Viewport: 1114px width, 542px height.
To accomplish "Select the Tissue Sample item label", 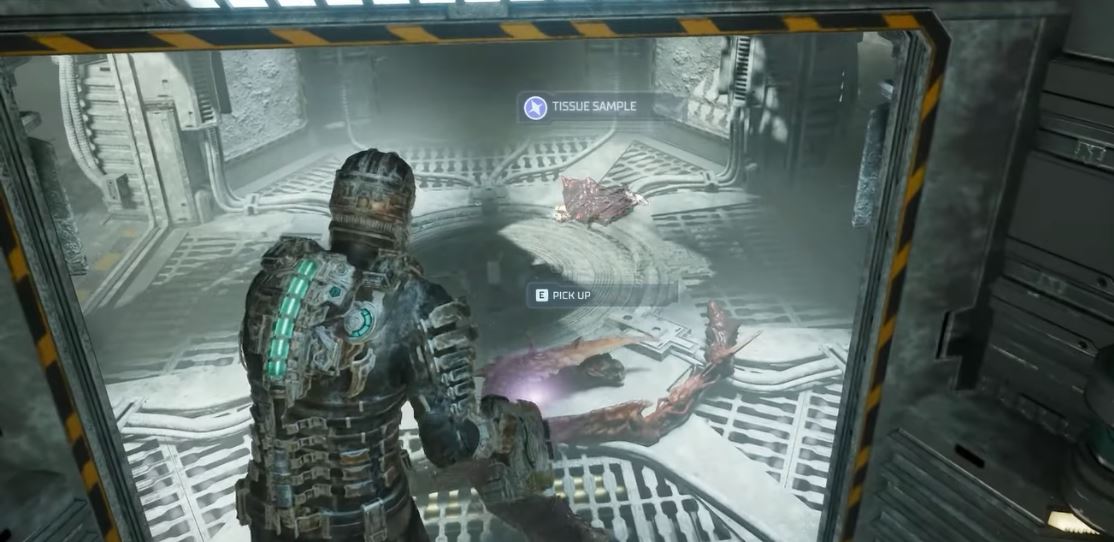I will pos(593,107).
